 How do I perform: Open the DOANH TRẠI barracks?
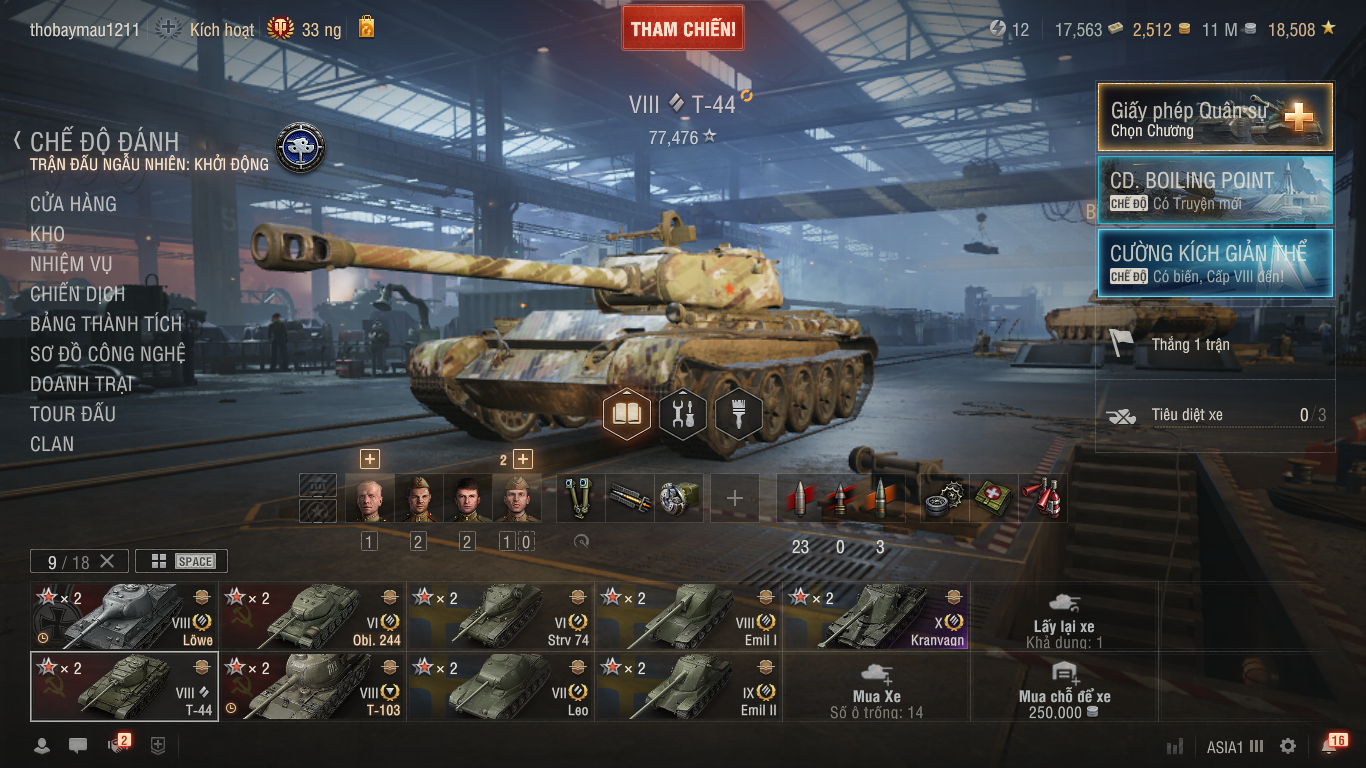pyautogui.click(x=81, y=384)
